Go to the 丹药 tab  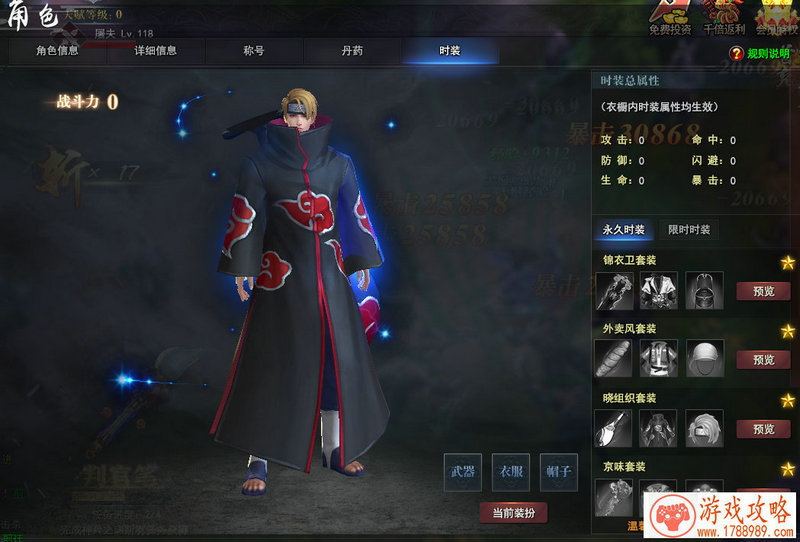click(352, 50)
